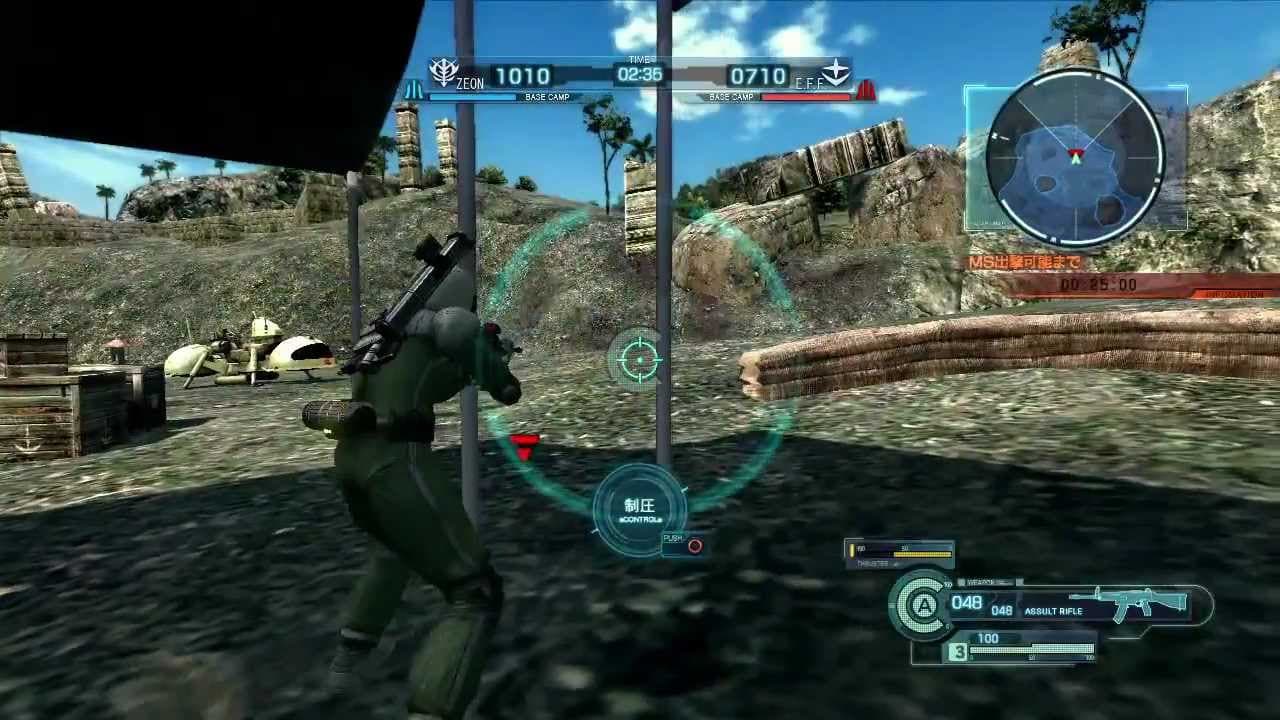The image size is (1280, 720).
Task: Click the red PUSH button prompt icon
Action: click(x=696, y=546)
